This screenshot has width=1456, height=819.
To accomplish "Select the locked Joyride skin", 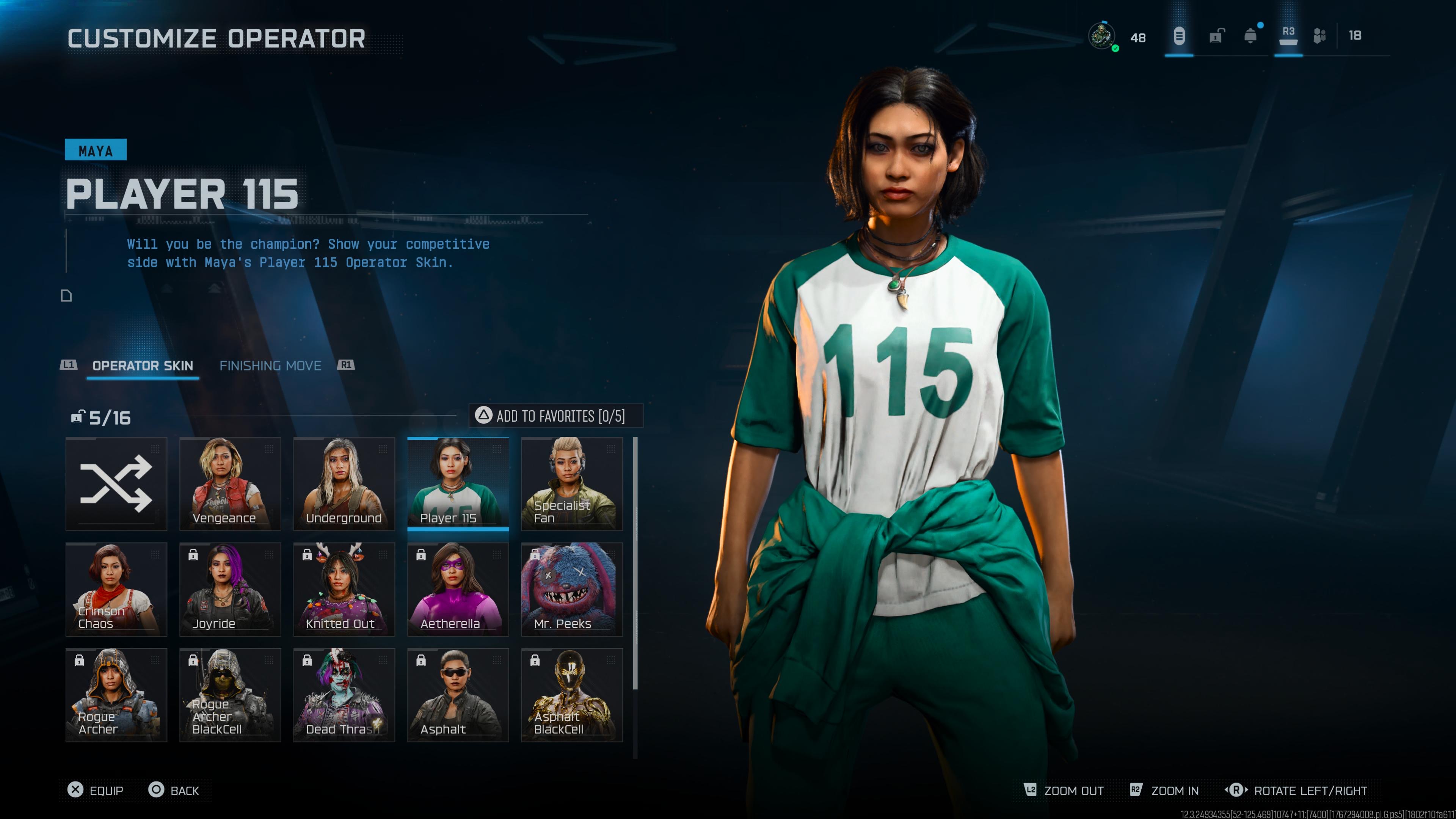I will (230, 589).
